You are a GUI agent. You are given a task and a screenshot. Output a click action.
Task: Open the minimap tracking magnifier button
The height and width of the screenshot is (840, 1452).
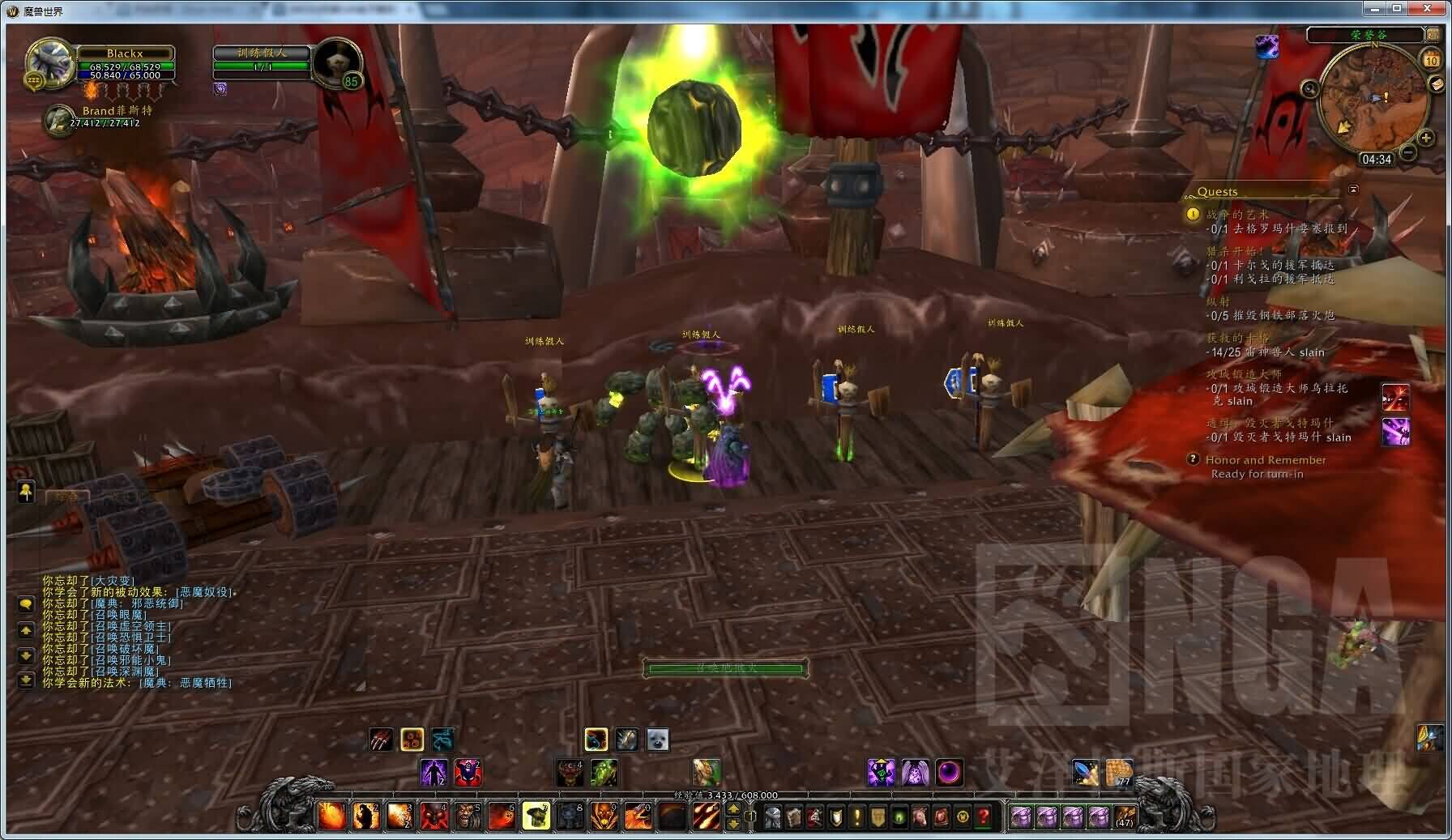(1309, 88)
